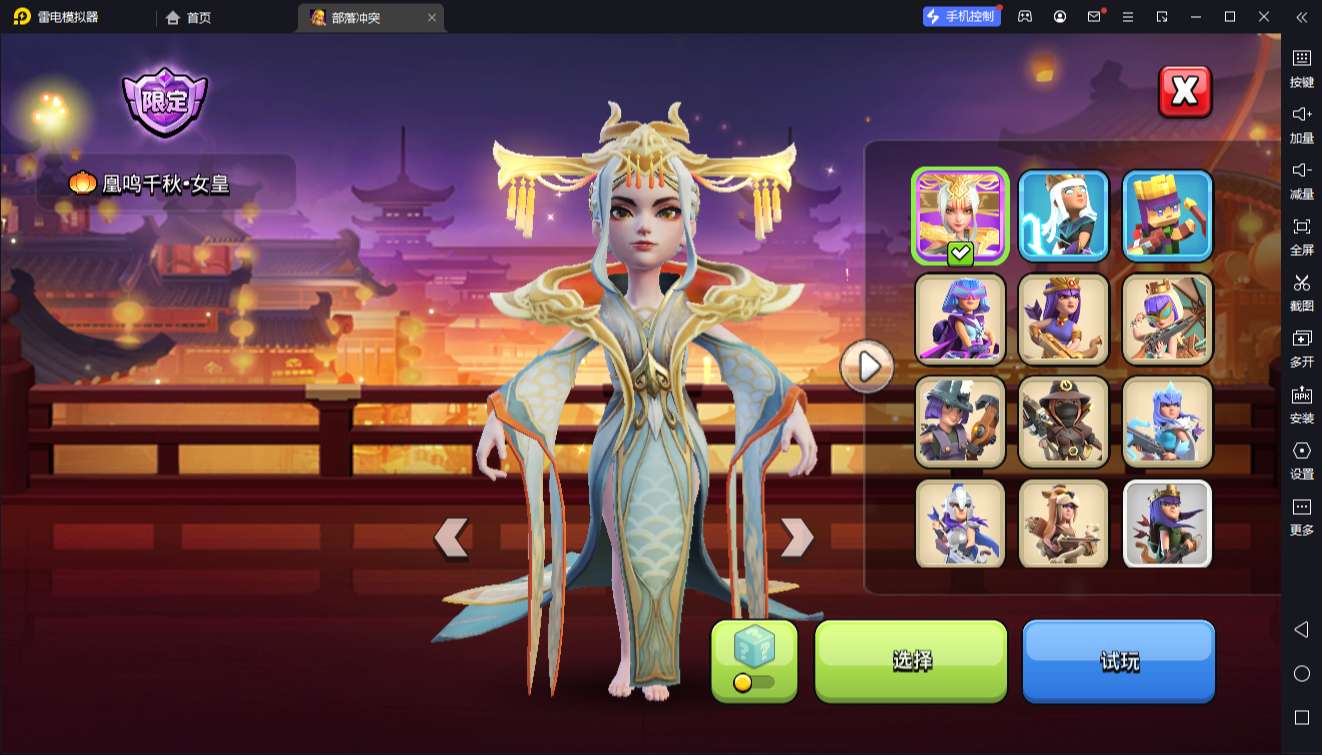Open the 限定 limited badge

165,102
